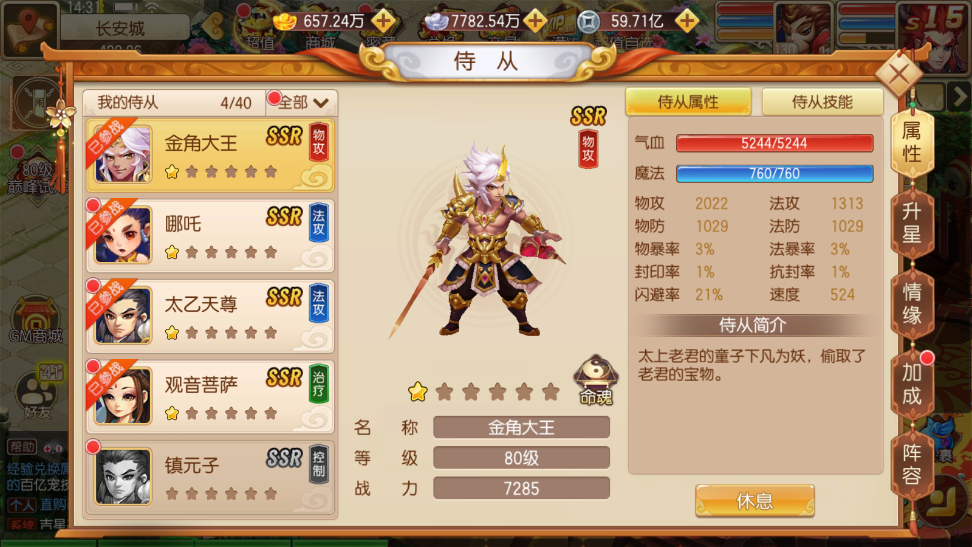The image size is (972, 547).
Task: Select the 属性 side tab
Action: [911, 143]
